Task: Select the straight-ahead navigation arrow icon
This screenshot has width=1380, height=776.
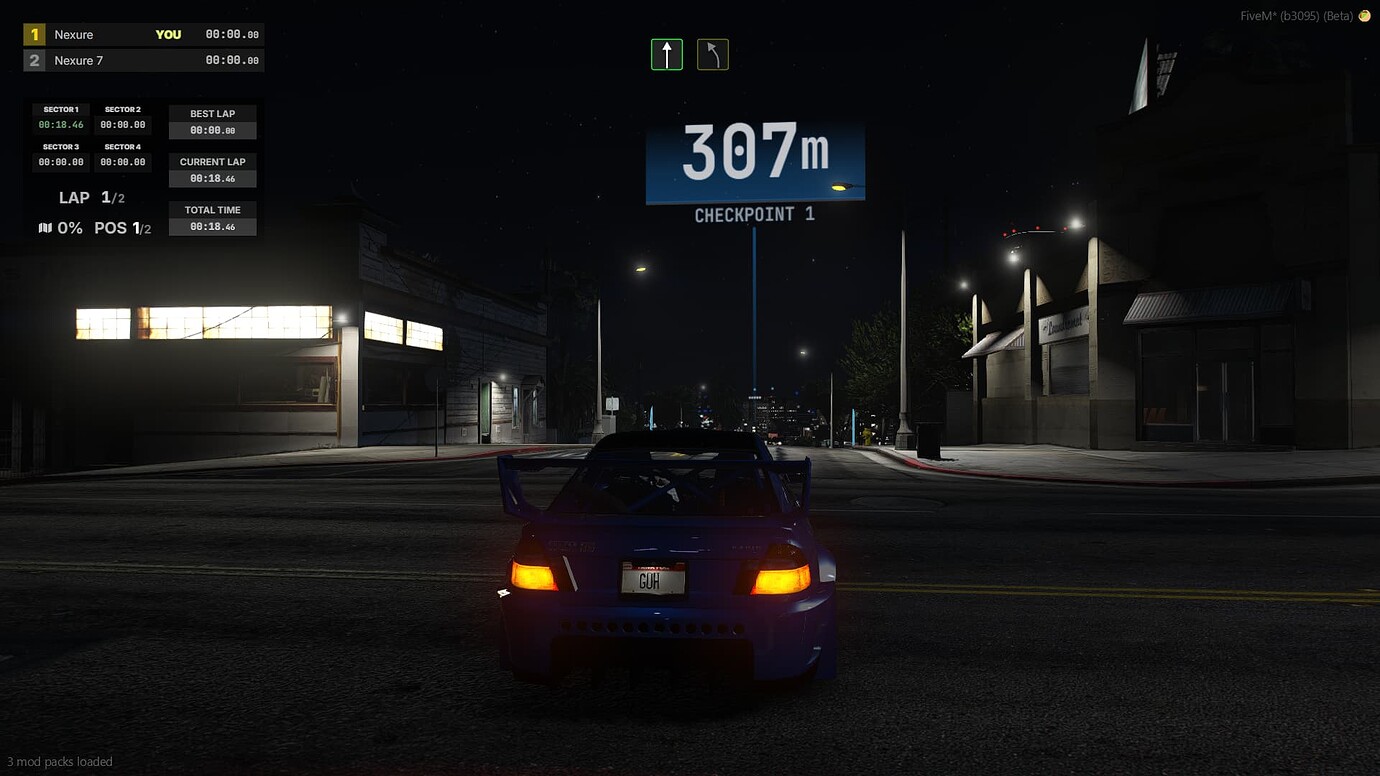Action: point(666,55)
